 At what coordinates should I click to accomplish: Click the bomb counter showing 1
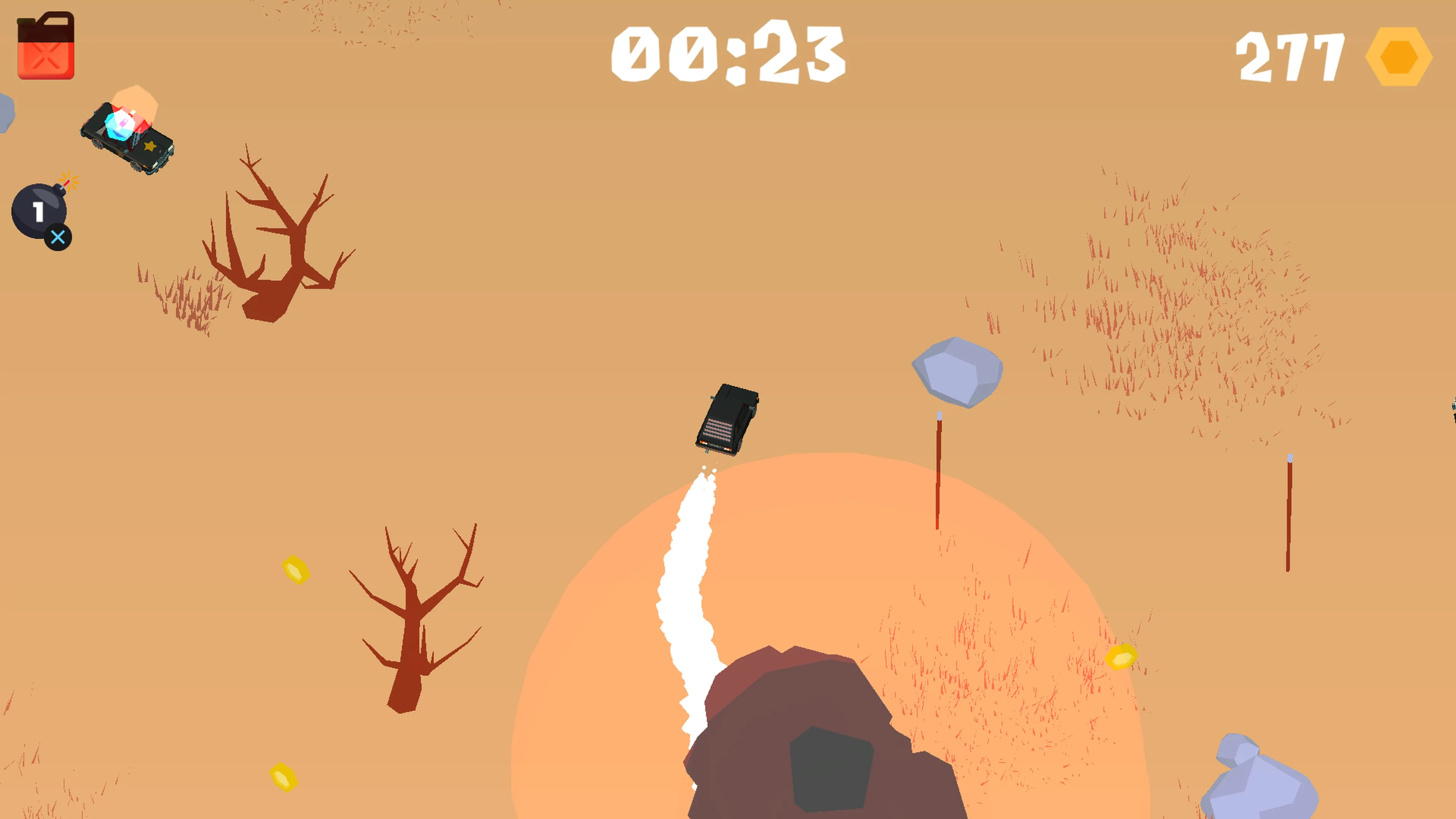[38, 212]
